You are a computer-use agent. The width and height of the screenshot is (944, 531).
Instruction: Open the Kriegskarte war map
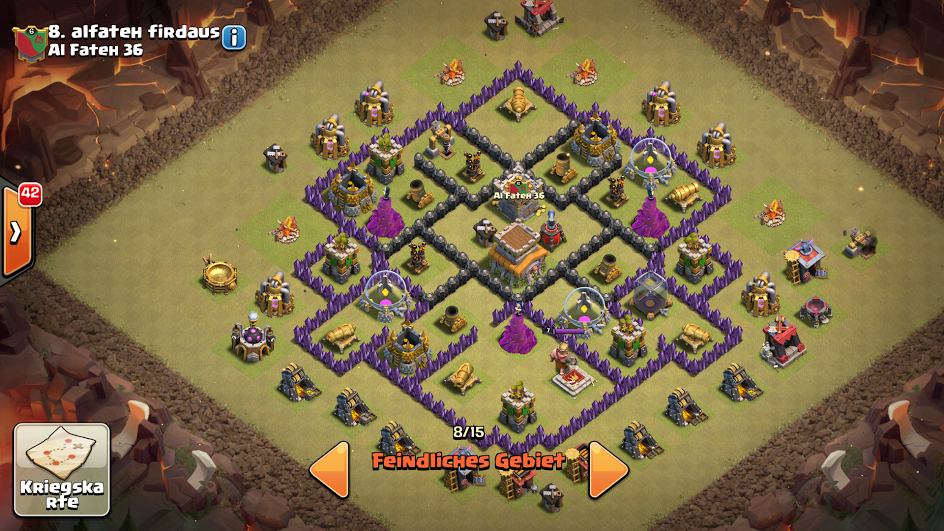point(61,469)
